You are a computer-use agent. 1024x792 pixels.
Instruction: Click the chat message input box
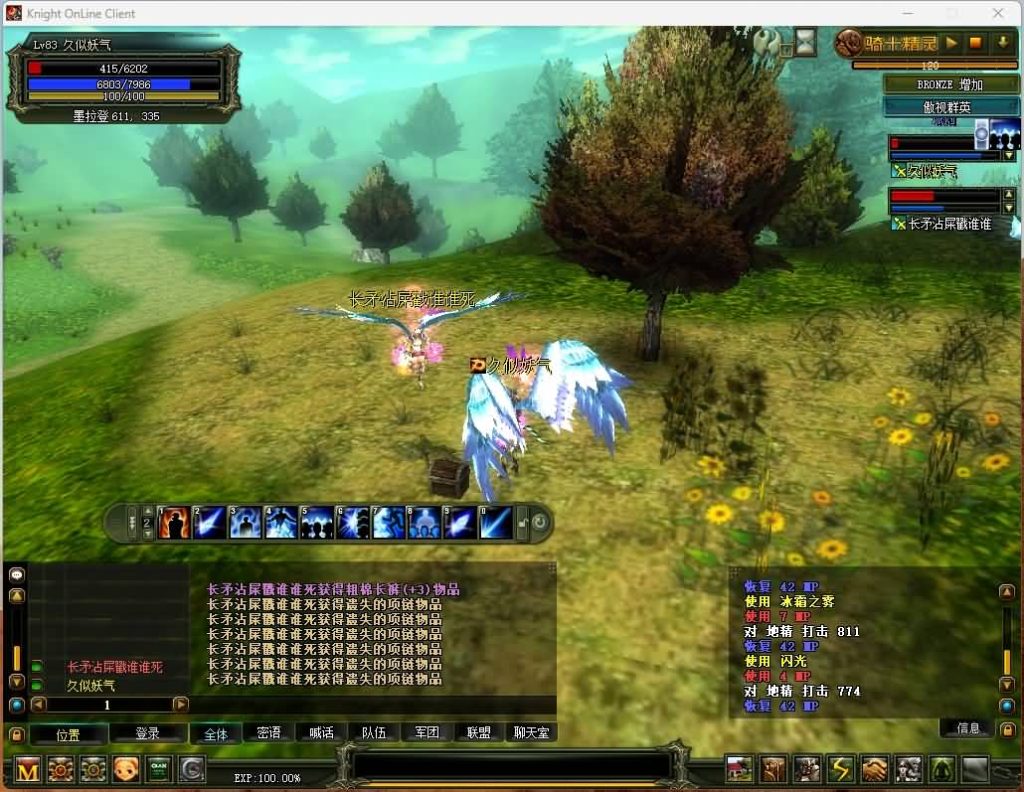pyautogui.click(x=512, y=765)
